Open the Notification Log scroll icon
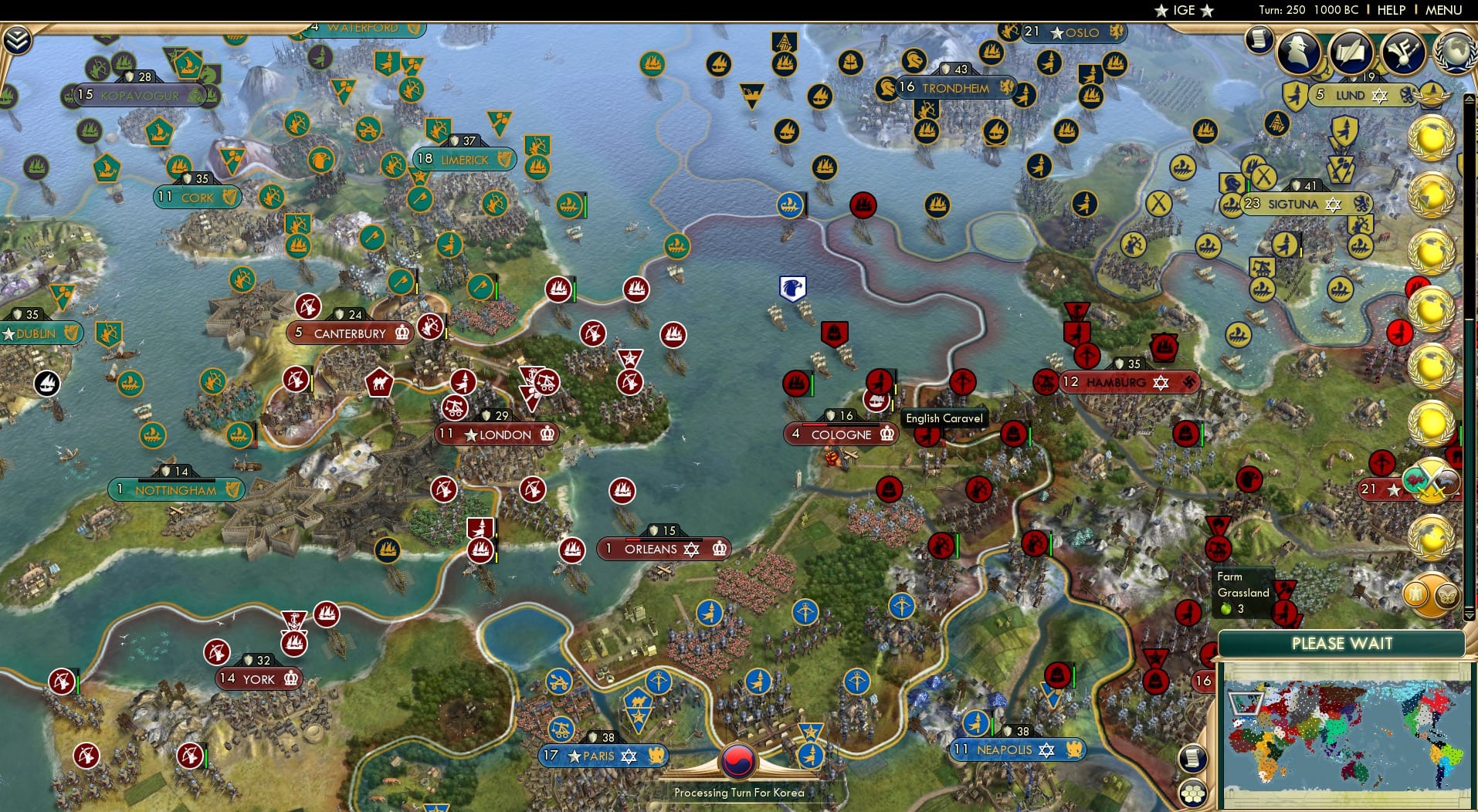This screenshot has height=812, width=1478. (x=1260, y=39)
